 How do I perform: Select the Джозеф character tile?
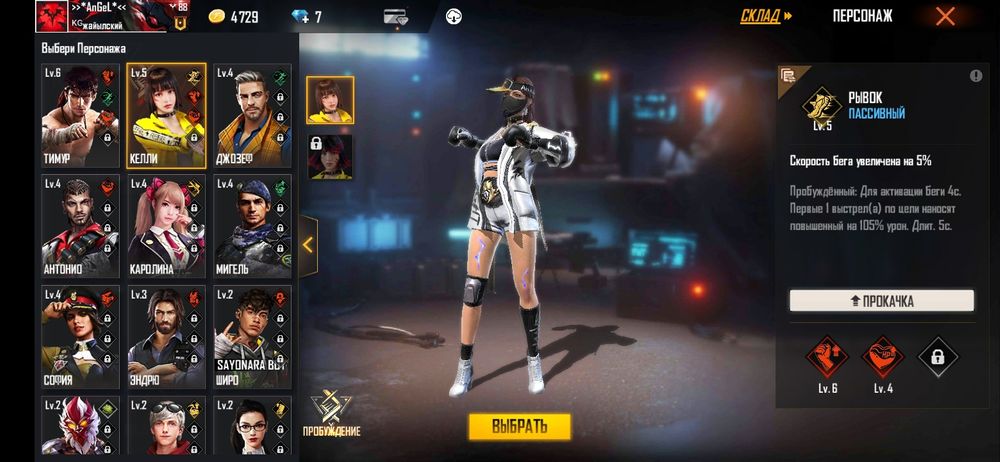click(x=252, y=116)
